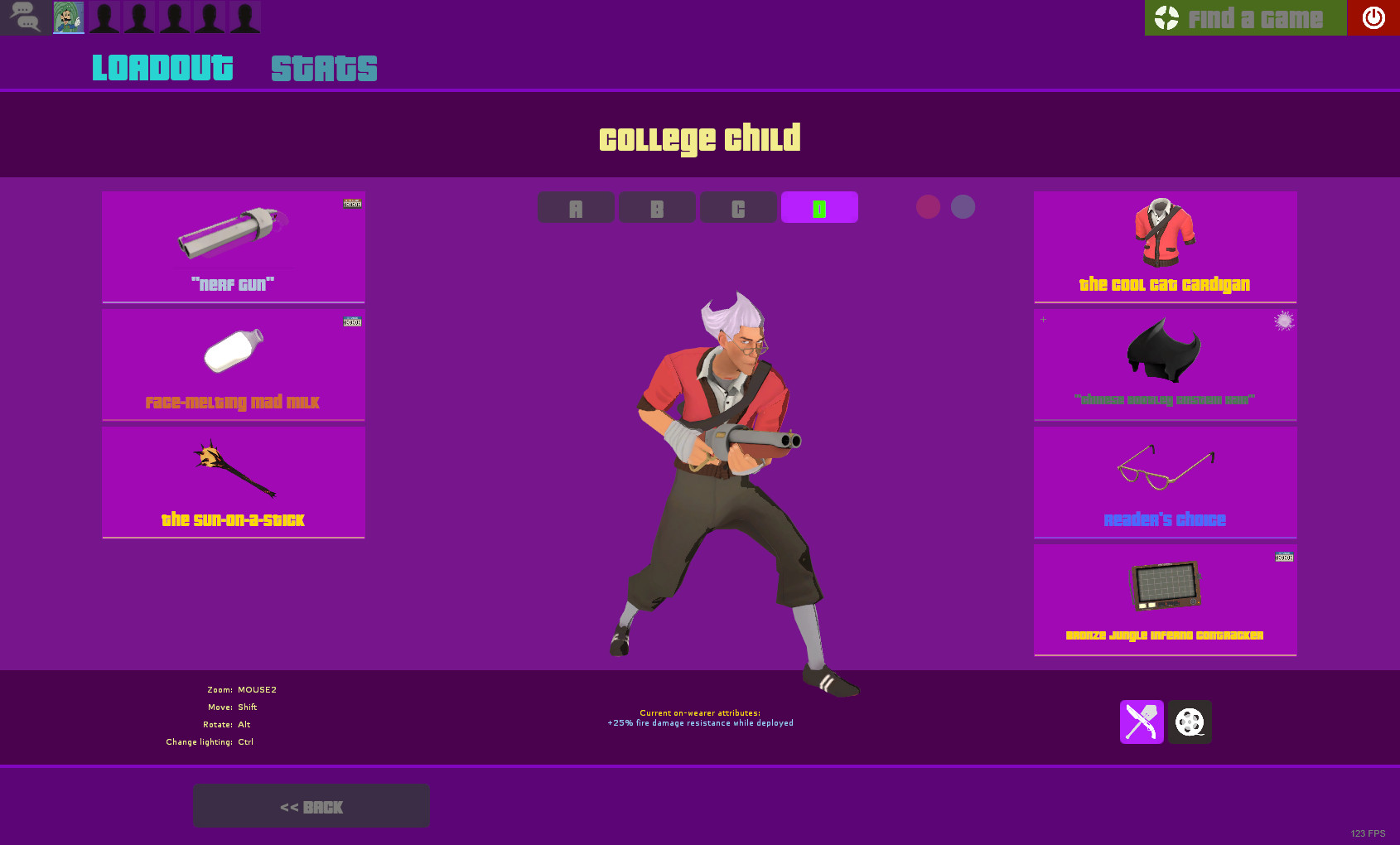Image resolution: width=1400 pixels, height=845 pixels.
Task: Select the Luigi avatar slot
Action: coord(68,17)
